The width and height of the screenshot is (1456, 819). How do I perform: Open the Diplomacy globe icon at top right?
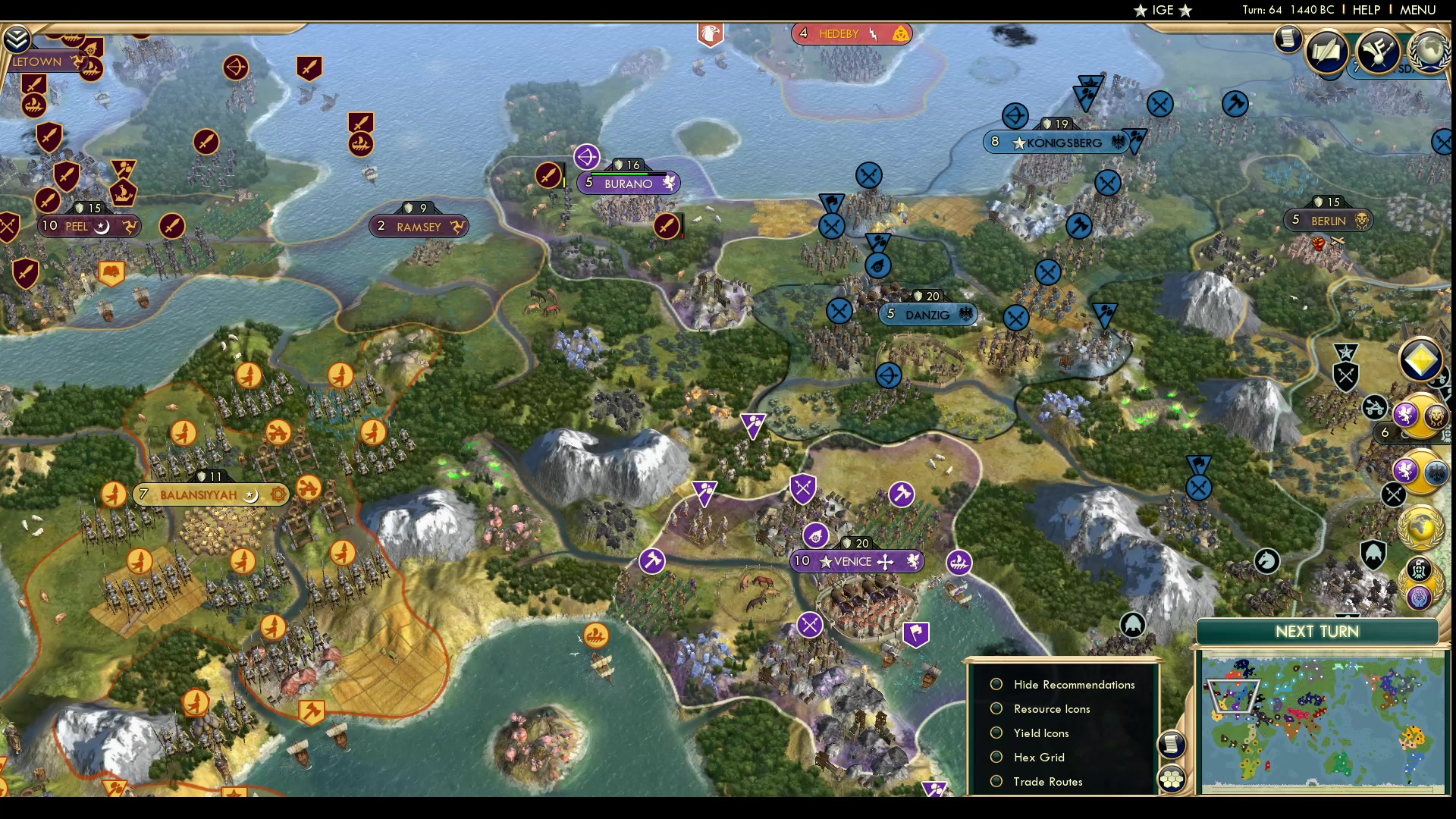(x=1429, y=53)
